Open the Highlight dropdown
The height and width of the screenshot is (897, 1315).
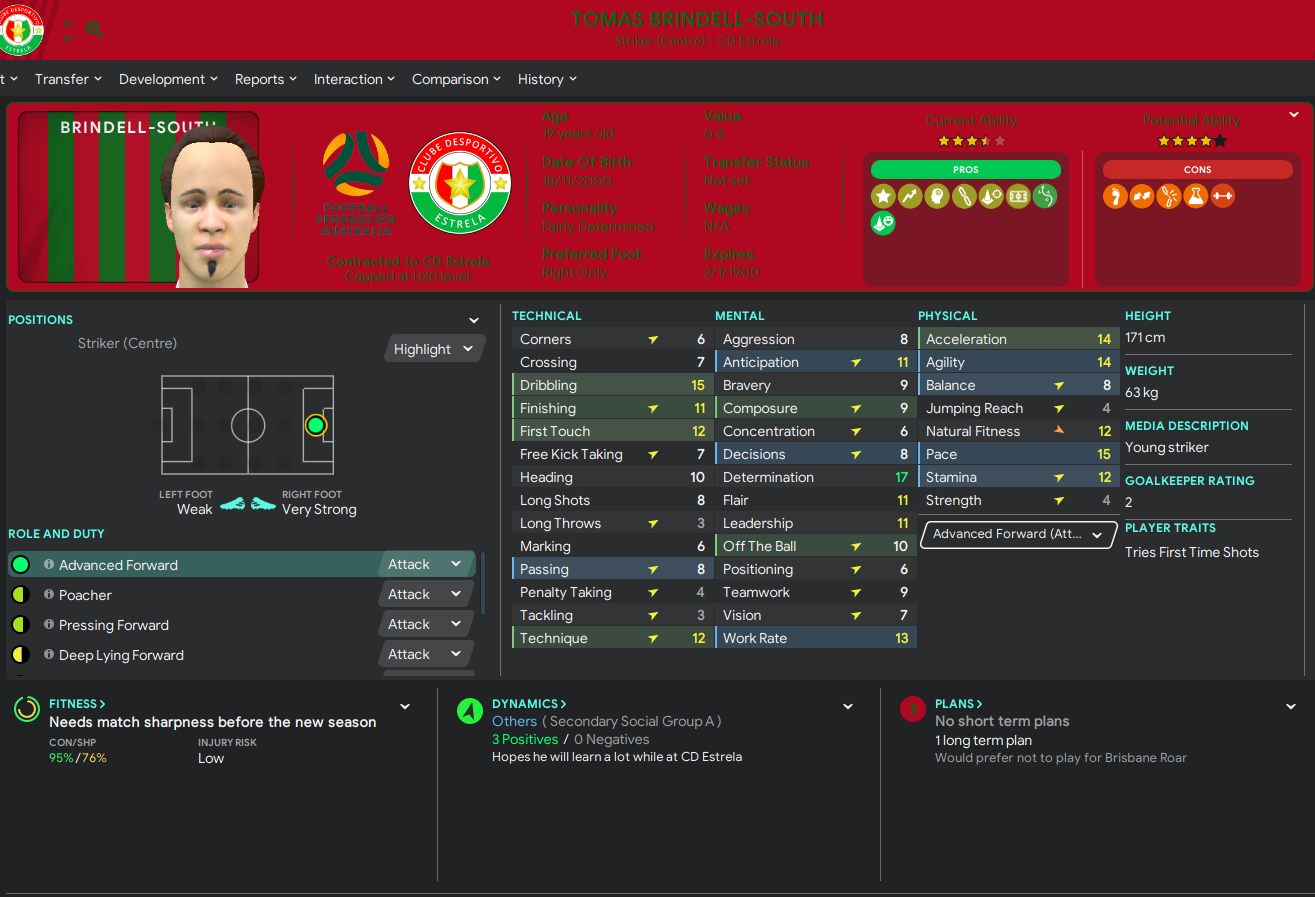coord(433,349)
